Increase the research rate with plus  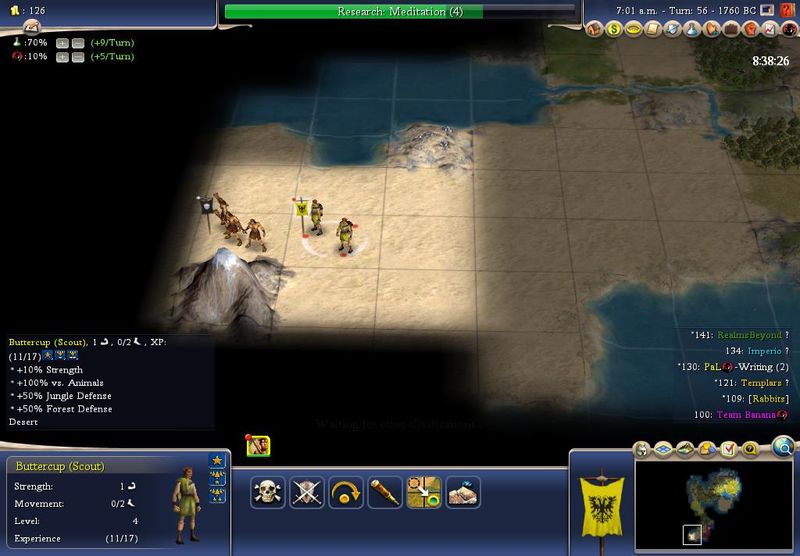62,43
